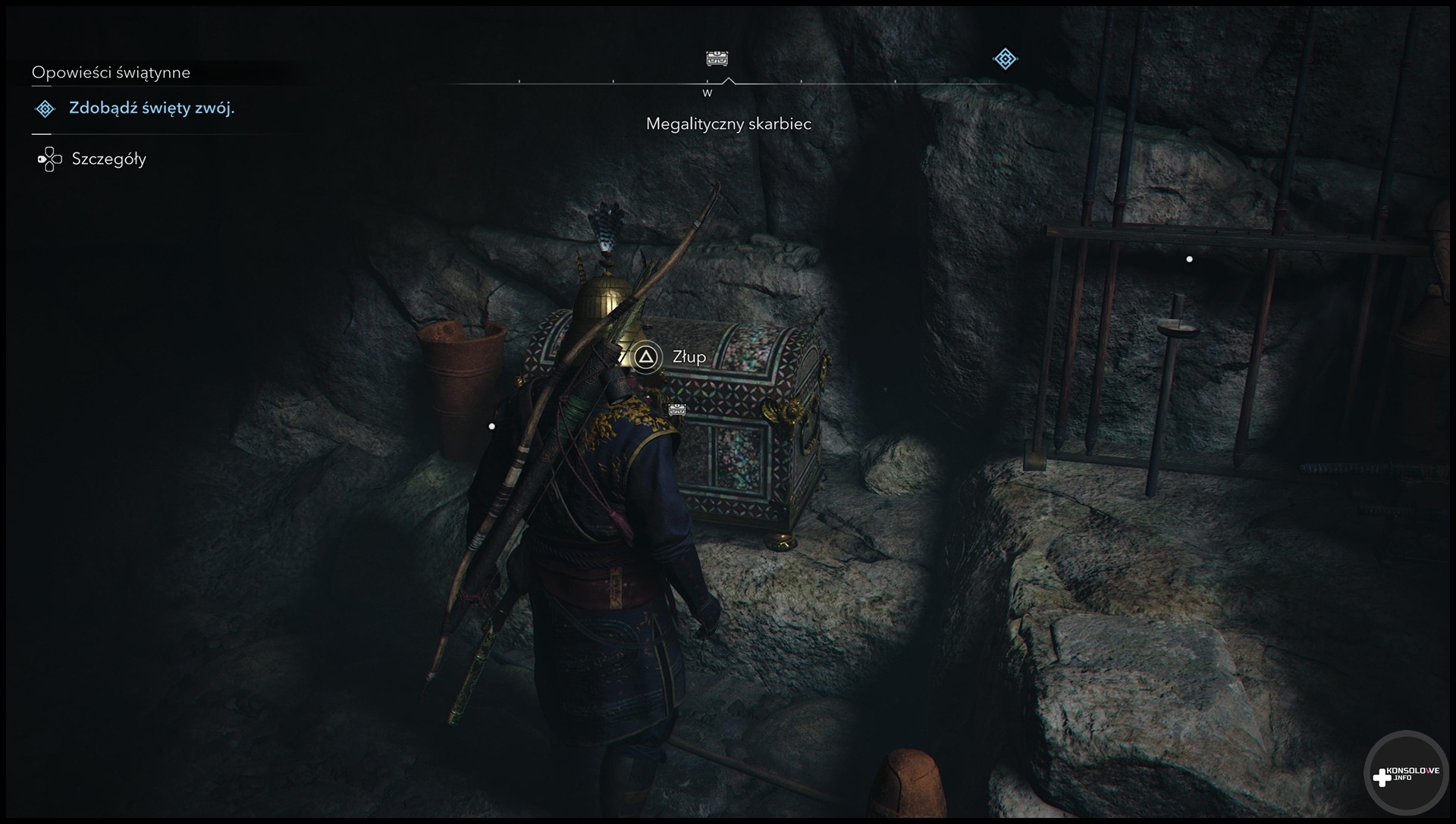Image resolution: width=1456 pixels, height=824 pixels.
Task: Open the 'Opowieści świątynne' quest header
Action: (111, 73)
